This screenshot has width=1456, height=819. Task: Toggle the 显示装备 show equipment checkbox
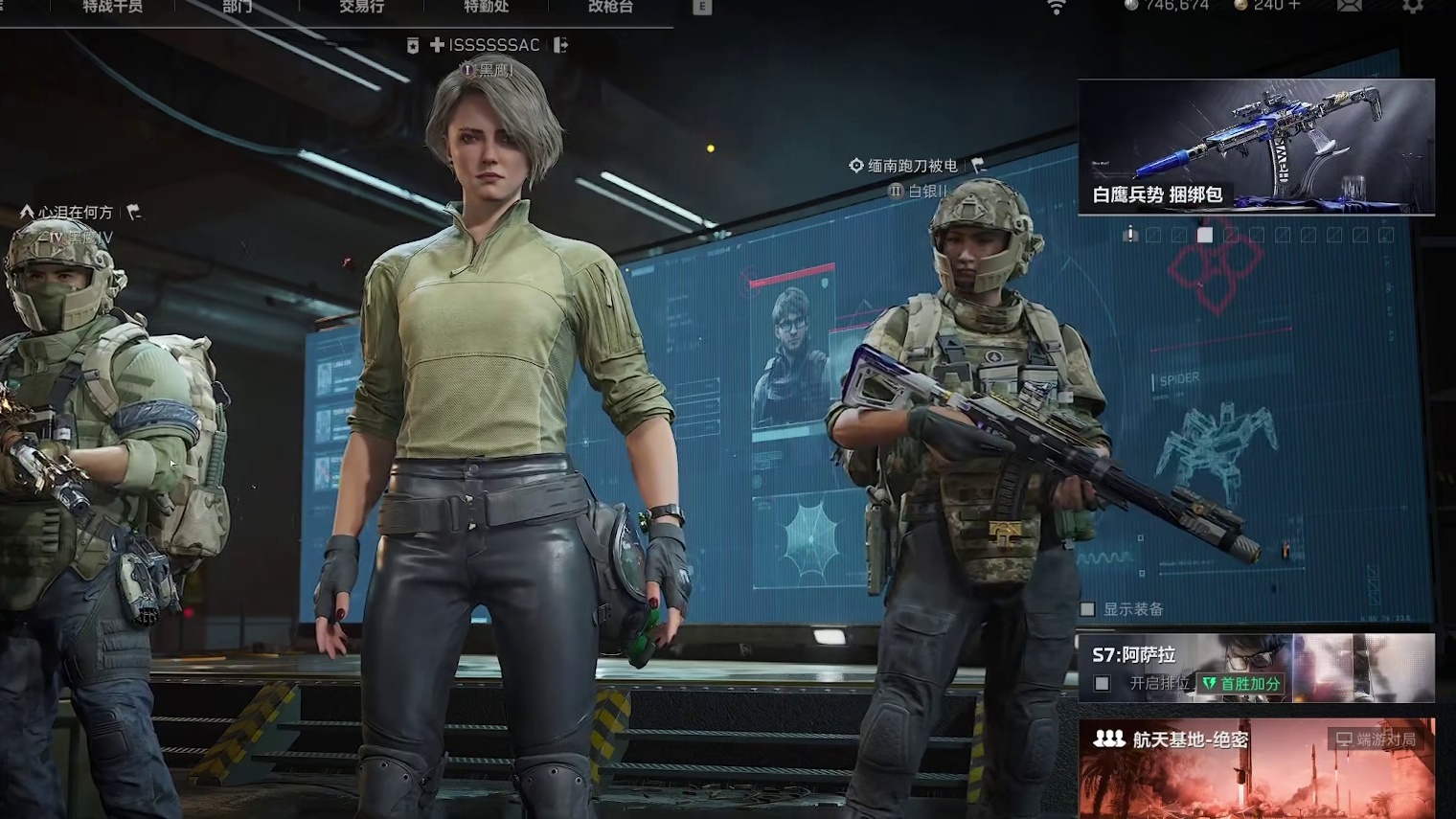[1088, 609]
